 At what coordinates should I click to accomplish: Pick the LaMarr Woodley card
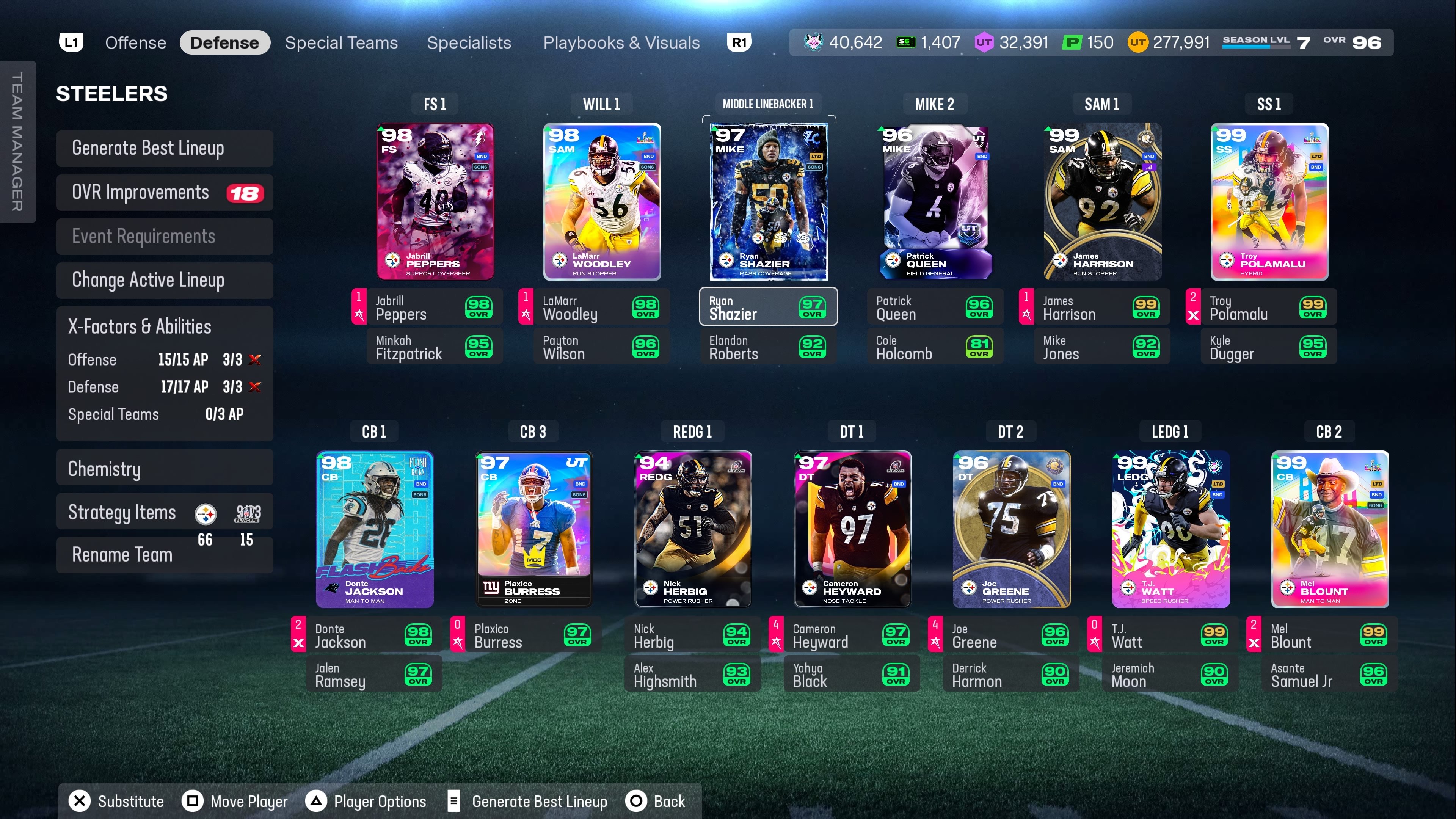coord(602,202)
